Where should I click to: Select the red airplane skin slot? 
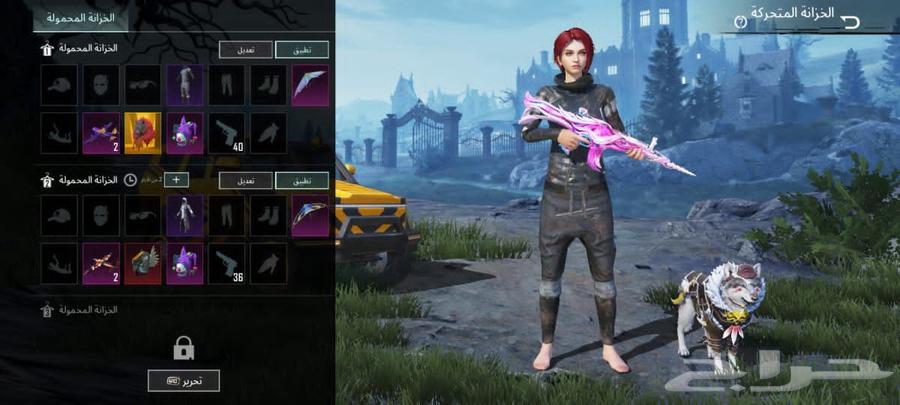coord(101,263)
